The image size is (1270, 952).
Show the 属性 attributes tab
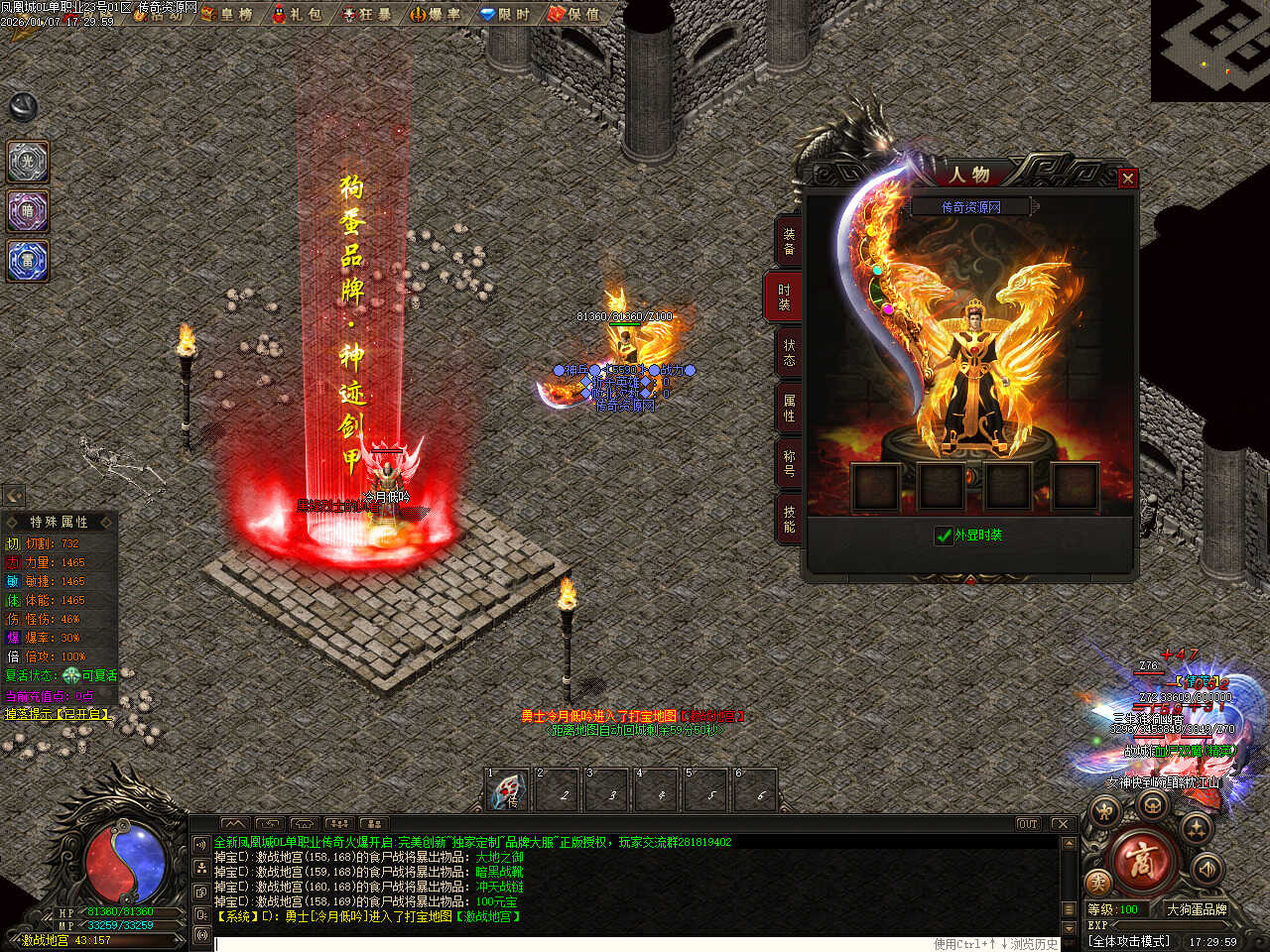[x=789, y=408]
